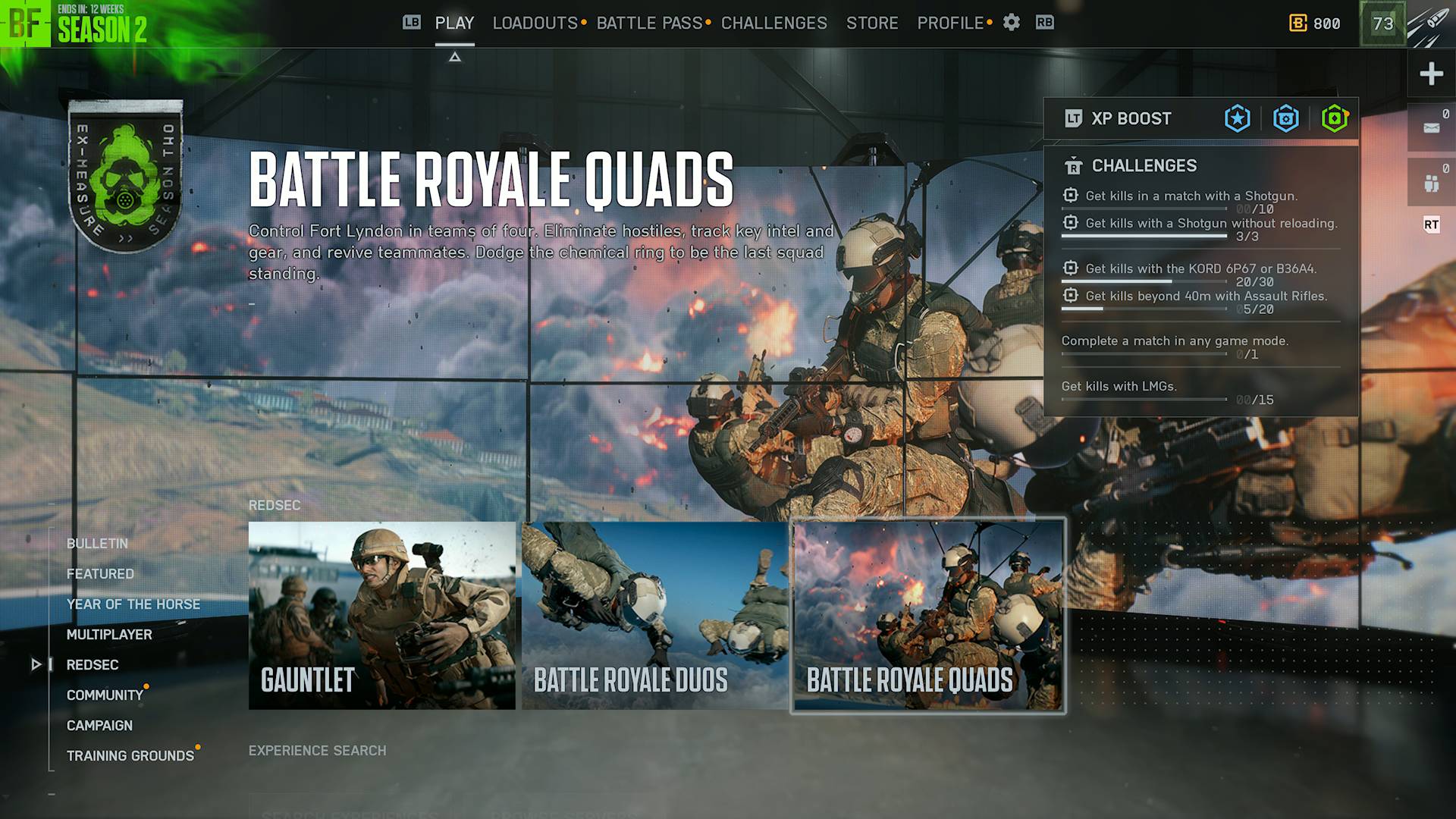
Task: Toggle the blue star XP boost
Action: pyautogui.click(x=1236, y=118)
